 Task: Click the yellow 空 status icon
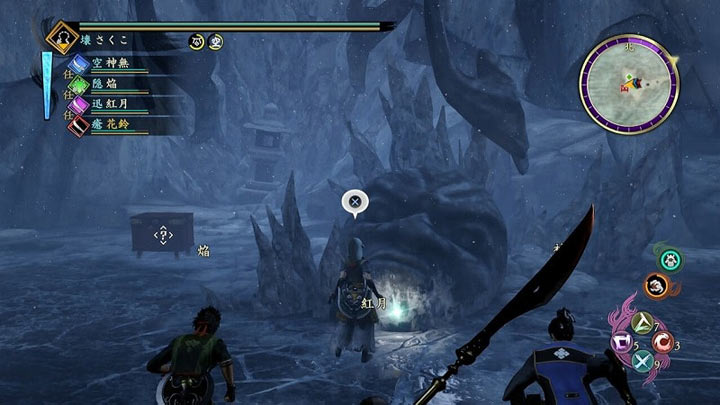click(x=216, y=41)
